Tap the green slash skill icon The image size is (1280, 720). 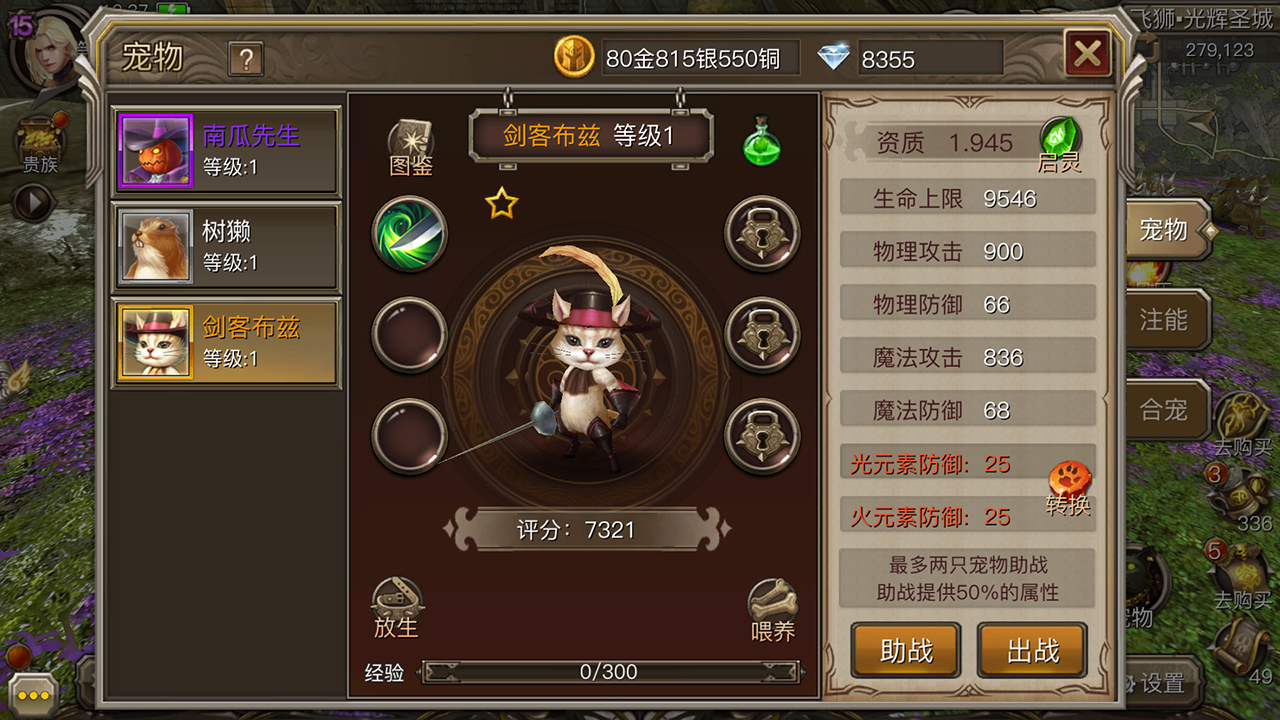coord(409,234)
